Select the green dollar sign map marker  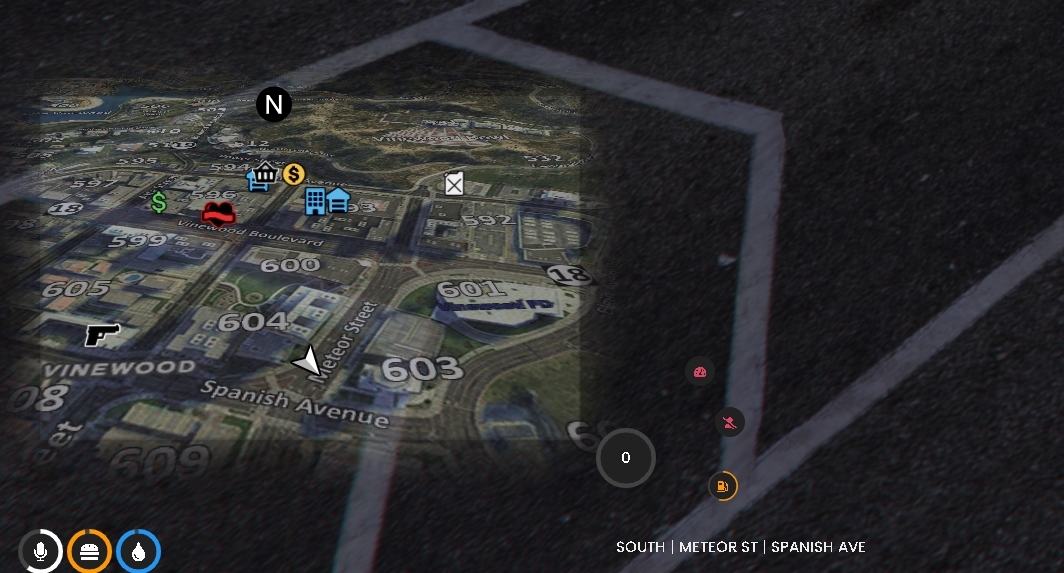159,203
